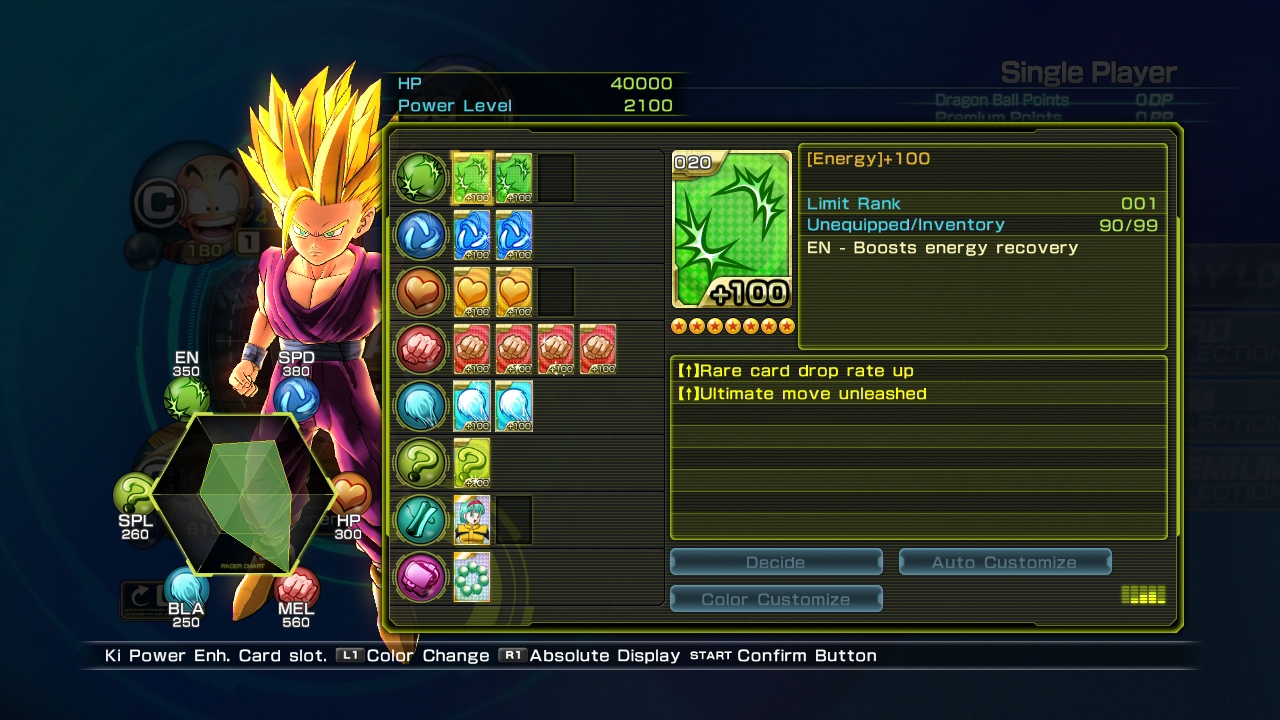Select the teal support card category icon

coord(421,520)
